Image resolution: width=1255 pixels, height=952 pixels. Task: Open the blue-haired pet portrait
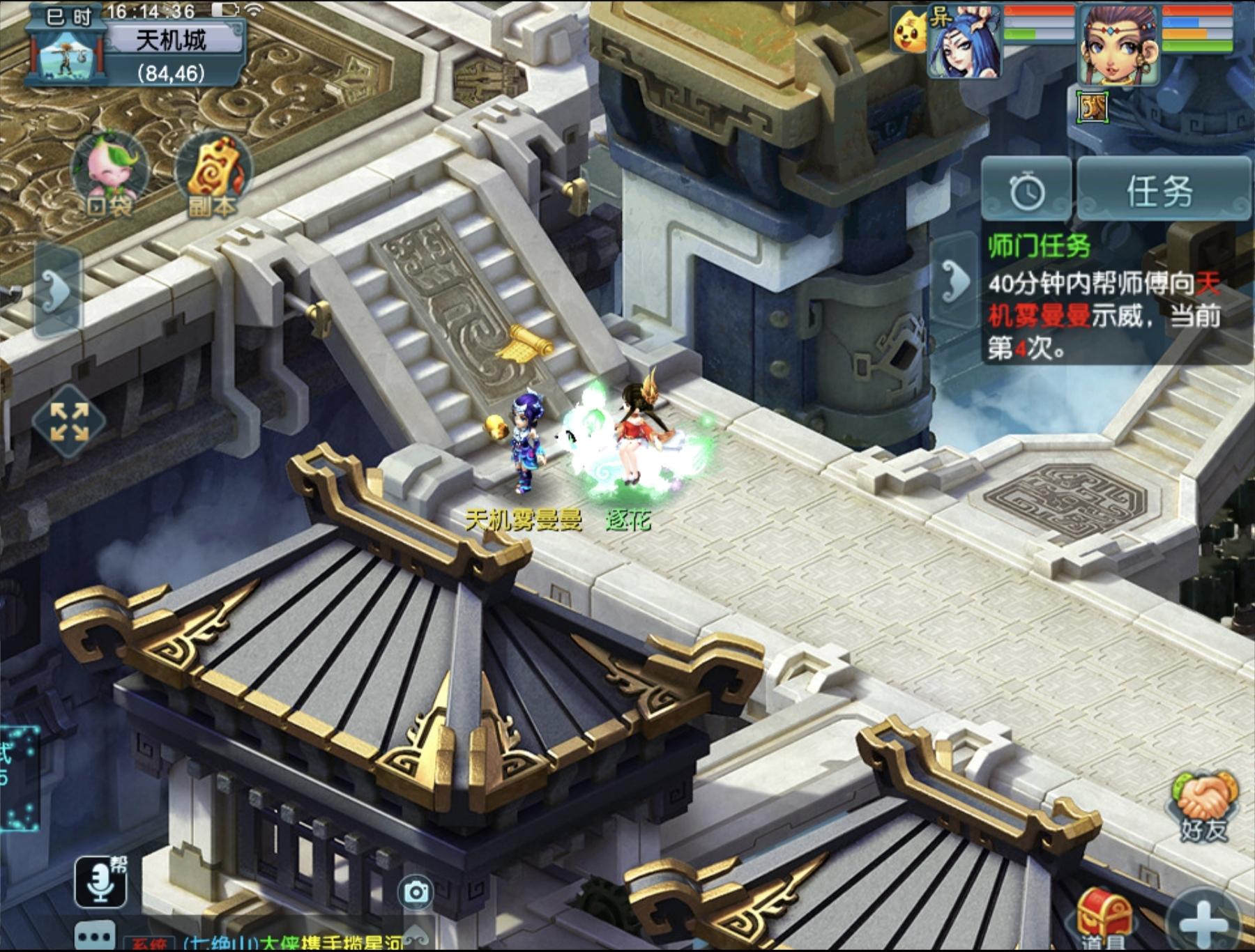(966, 43)
